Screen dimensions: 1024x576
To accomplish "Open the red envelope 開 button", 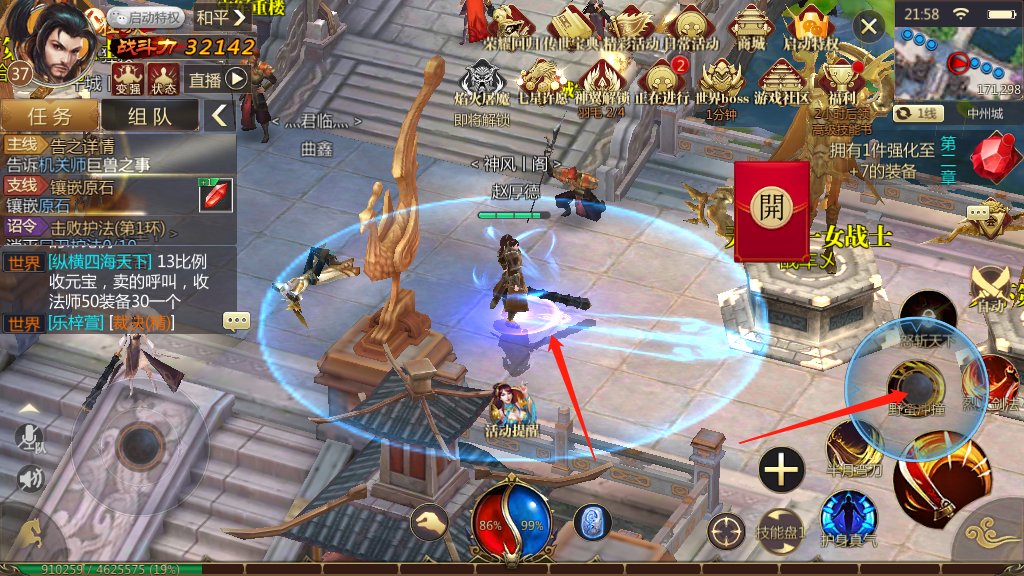I will click(x=771, y=210).
